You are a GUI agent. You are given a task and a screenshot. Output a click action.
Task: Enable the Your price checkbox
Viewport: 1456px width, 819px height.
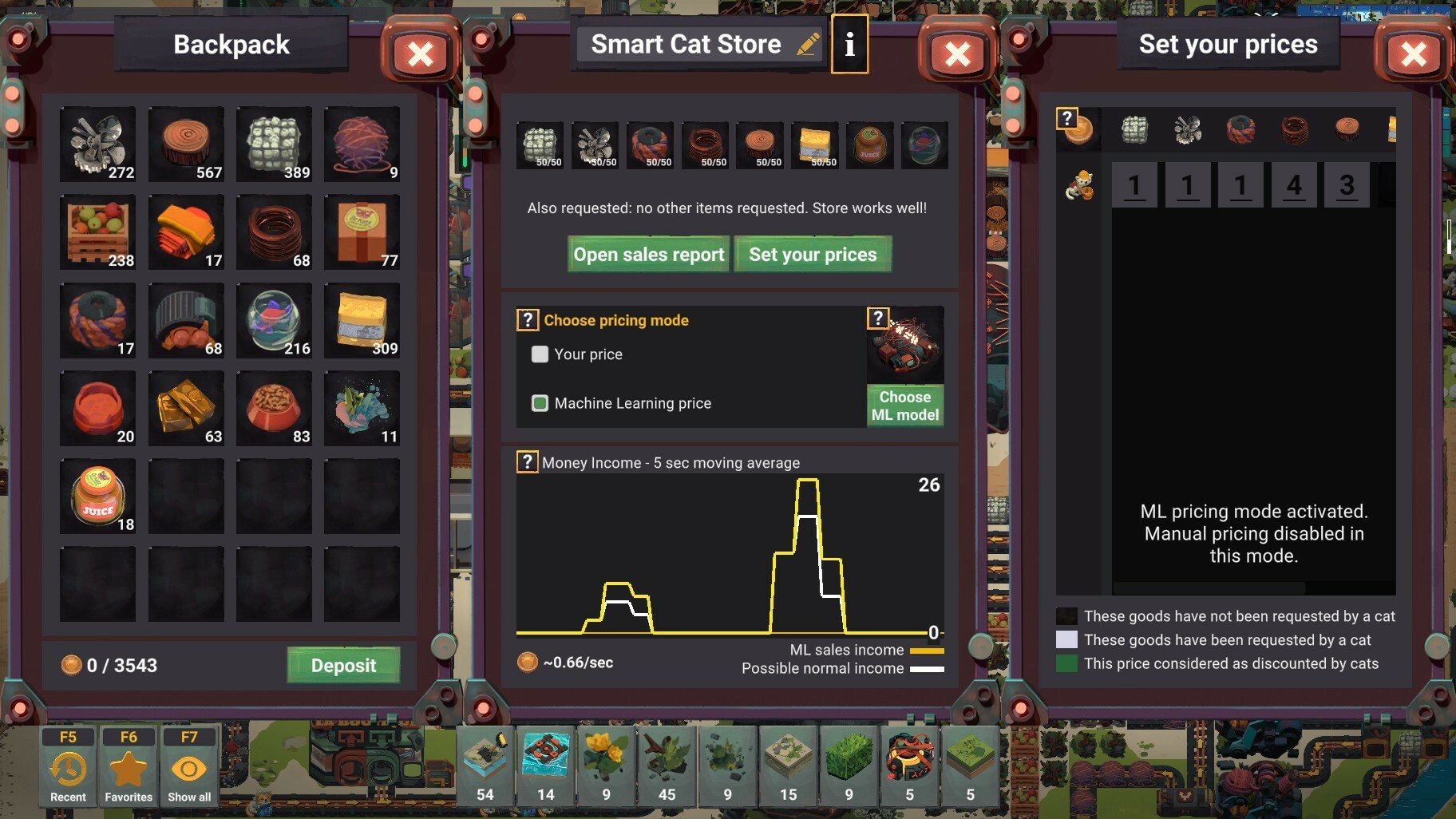tap(541, 354)
